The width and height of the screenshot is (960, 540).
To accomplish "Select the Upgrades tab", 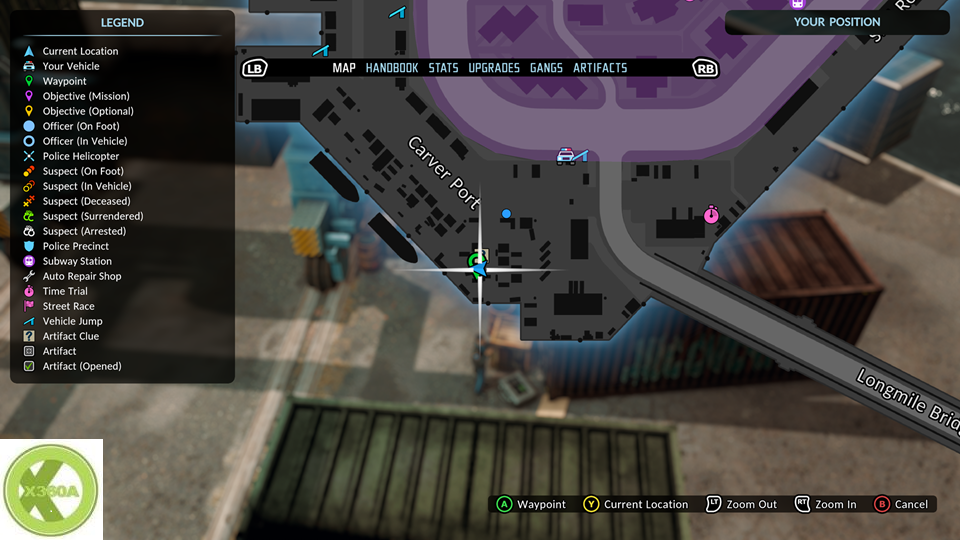I will [x=494, y=68].
